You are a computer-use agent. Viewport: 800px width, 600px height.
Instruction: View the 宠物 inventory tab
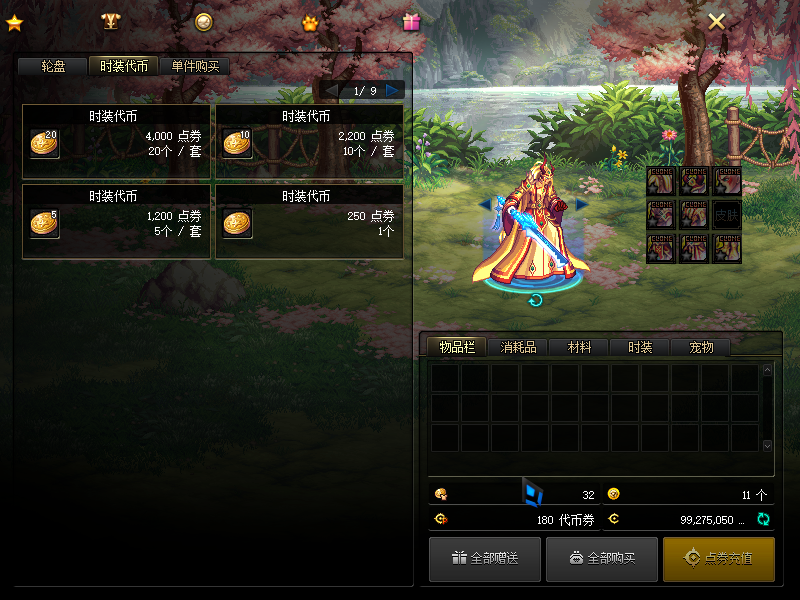coord(701,347)
